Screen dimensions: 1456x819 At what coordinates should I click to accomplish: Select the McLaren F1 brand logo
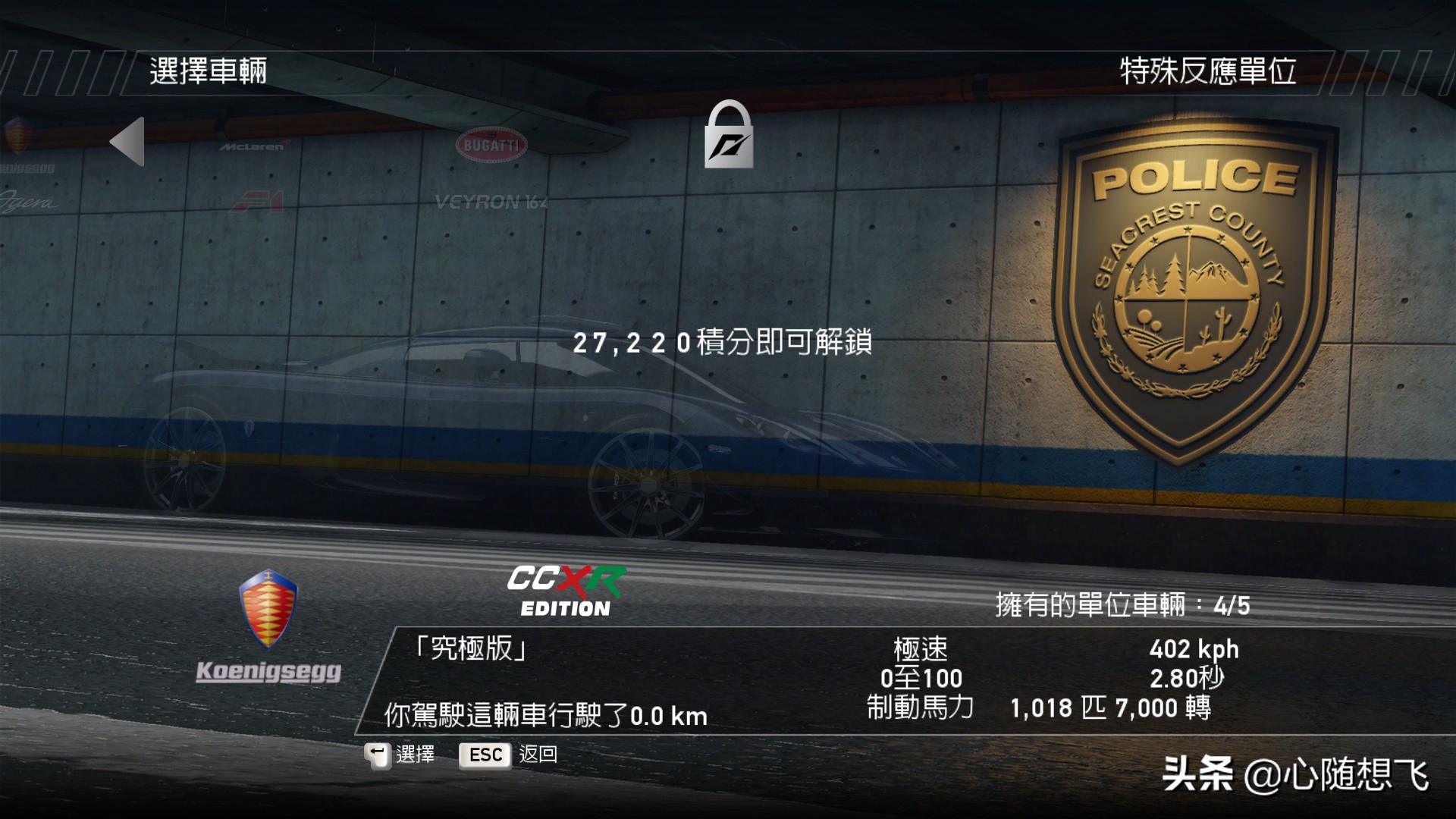[254, 174]
